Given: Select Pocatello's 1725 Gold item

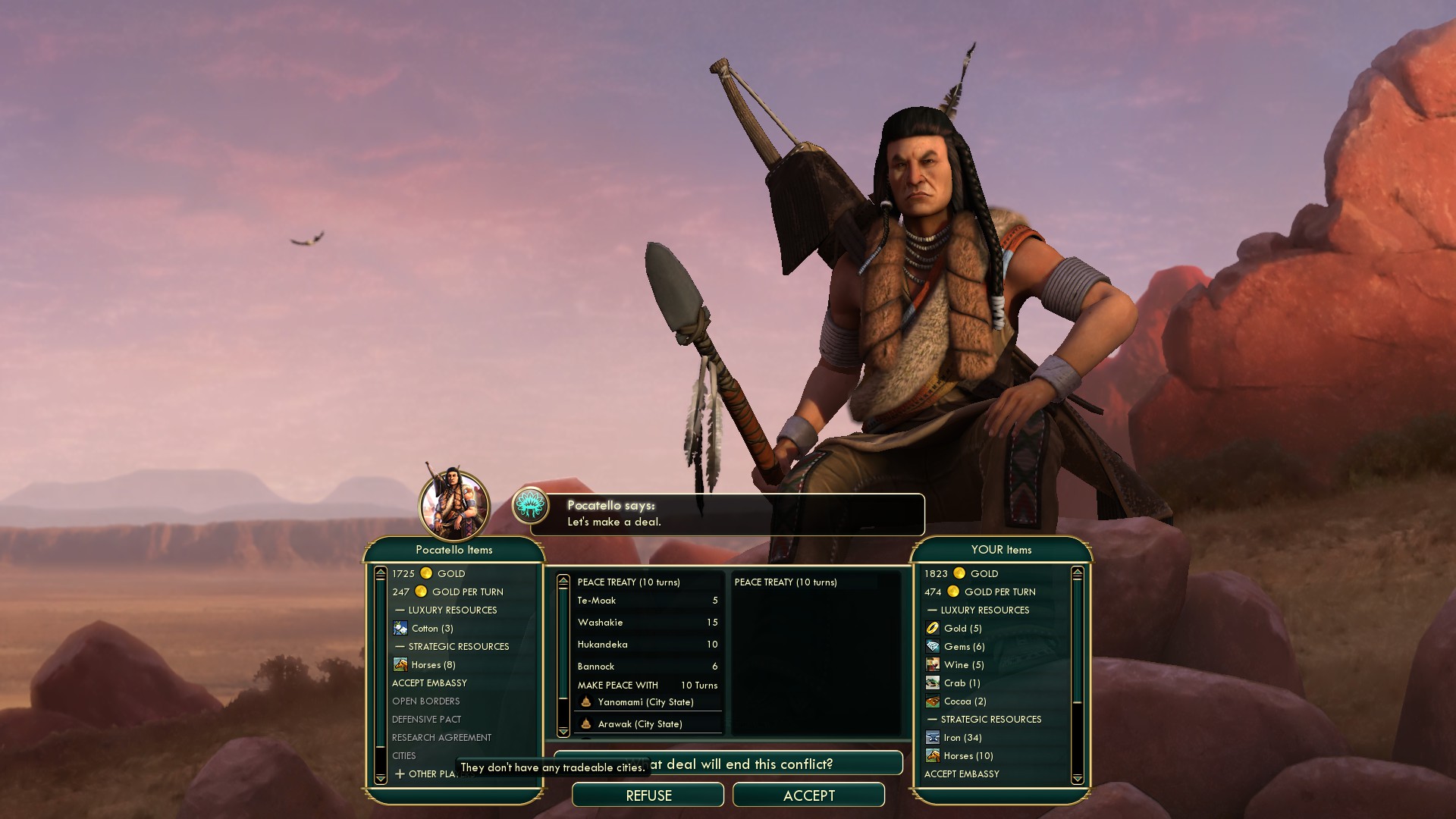Looking at the screenshot, I should pyautogui.click(x=429, y=573).
